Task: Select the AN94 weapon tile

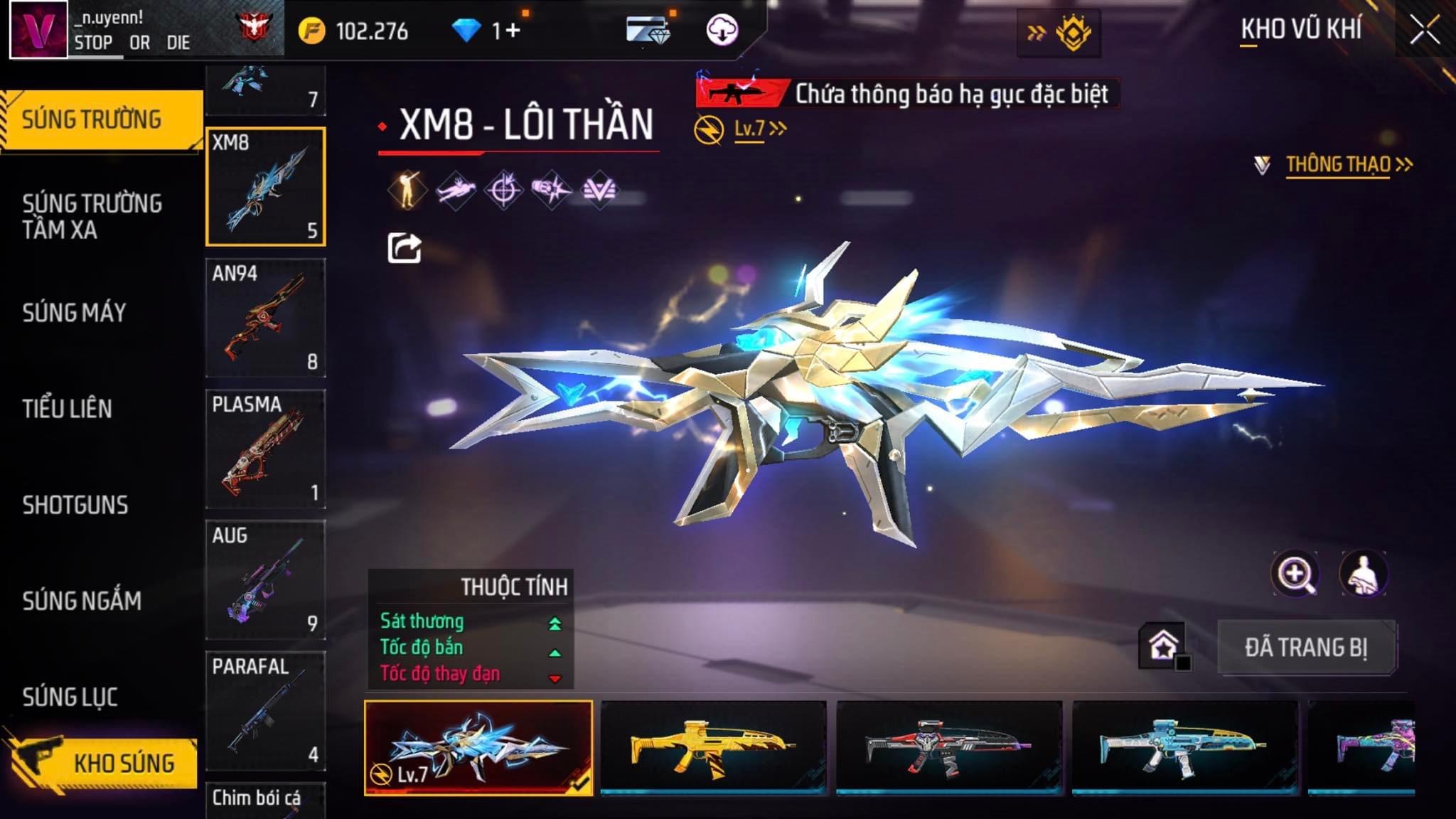Action: tap(265, 318)
